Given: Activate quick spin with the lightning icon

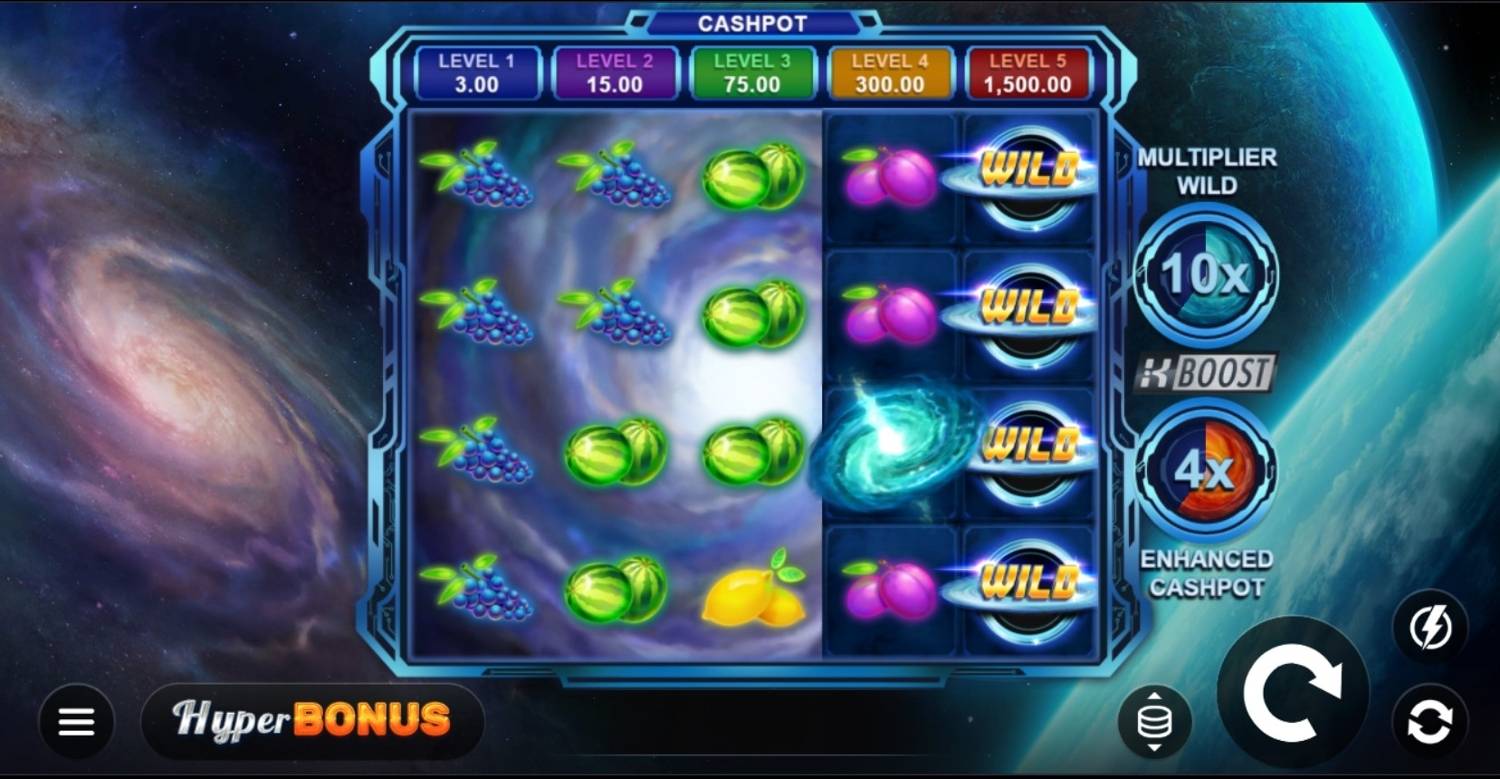Looking at the screenshot, I should click(1430, 629).
